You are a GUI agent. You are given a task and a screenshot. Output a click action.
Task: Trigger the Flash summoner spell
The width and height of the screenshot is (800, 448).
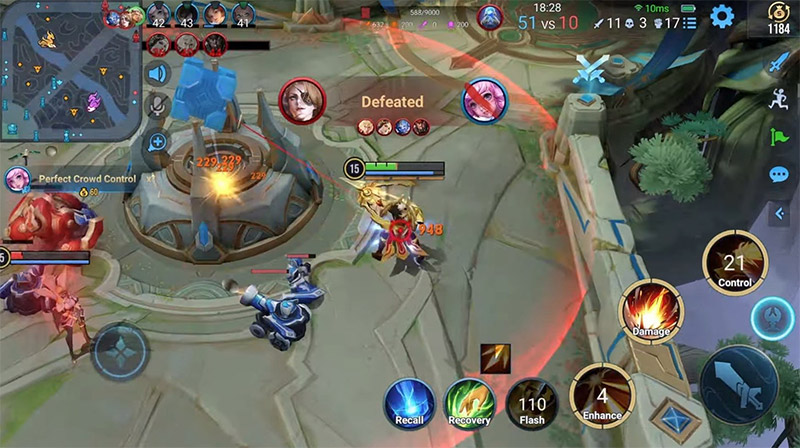click(x=531, y=403)
